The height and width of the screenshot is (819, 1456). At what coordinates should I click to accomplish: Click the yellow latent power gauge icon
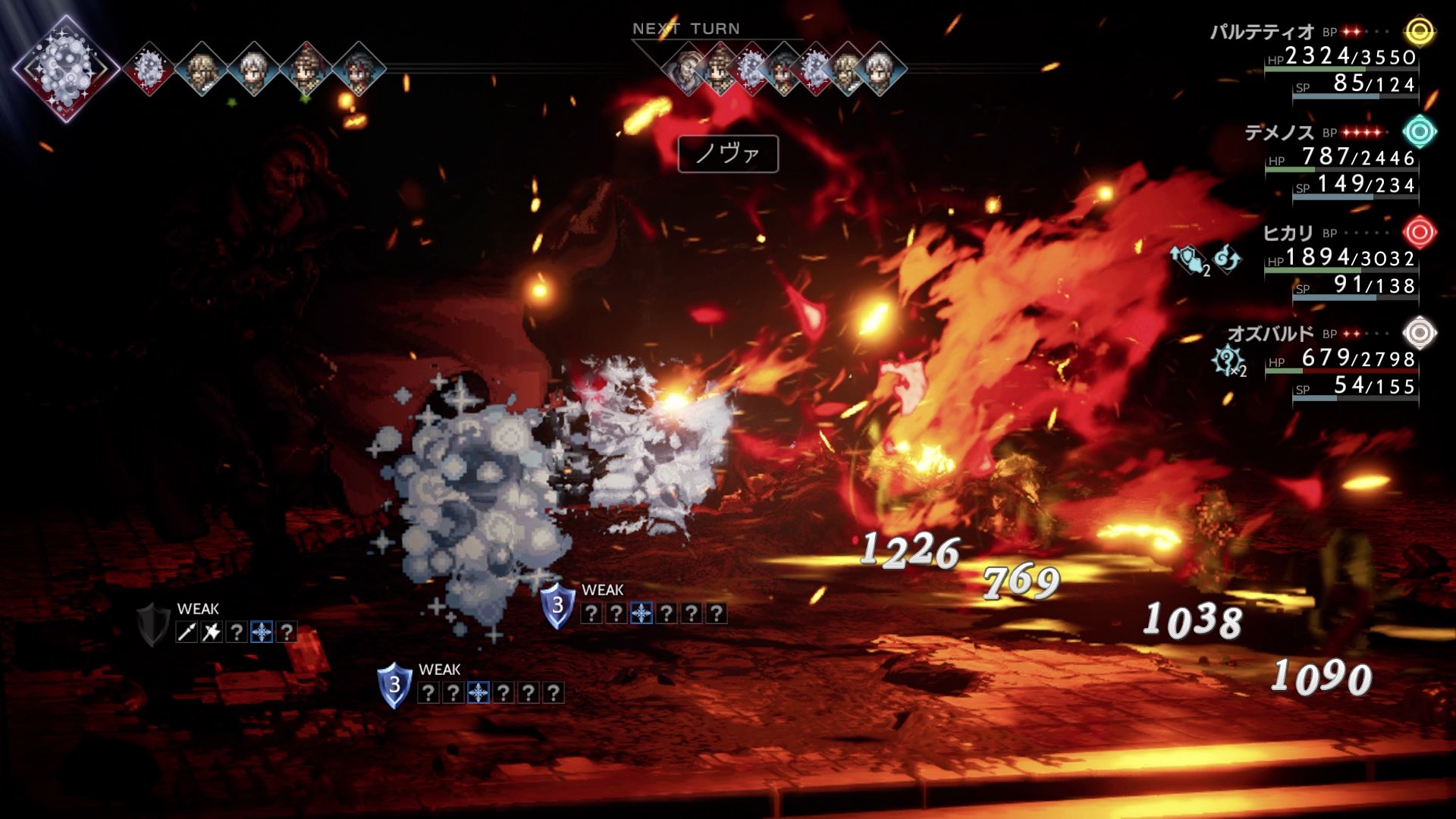click(x=1420, y=32)
